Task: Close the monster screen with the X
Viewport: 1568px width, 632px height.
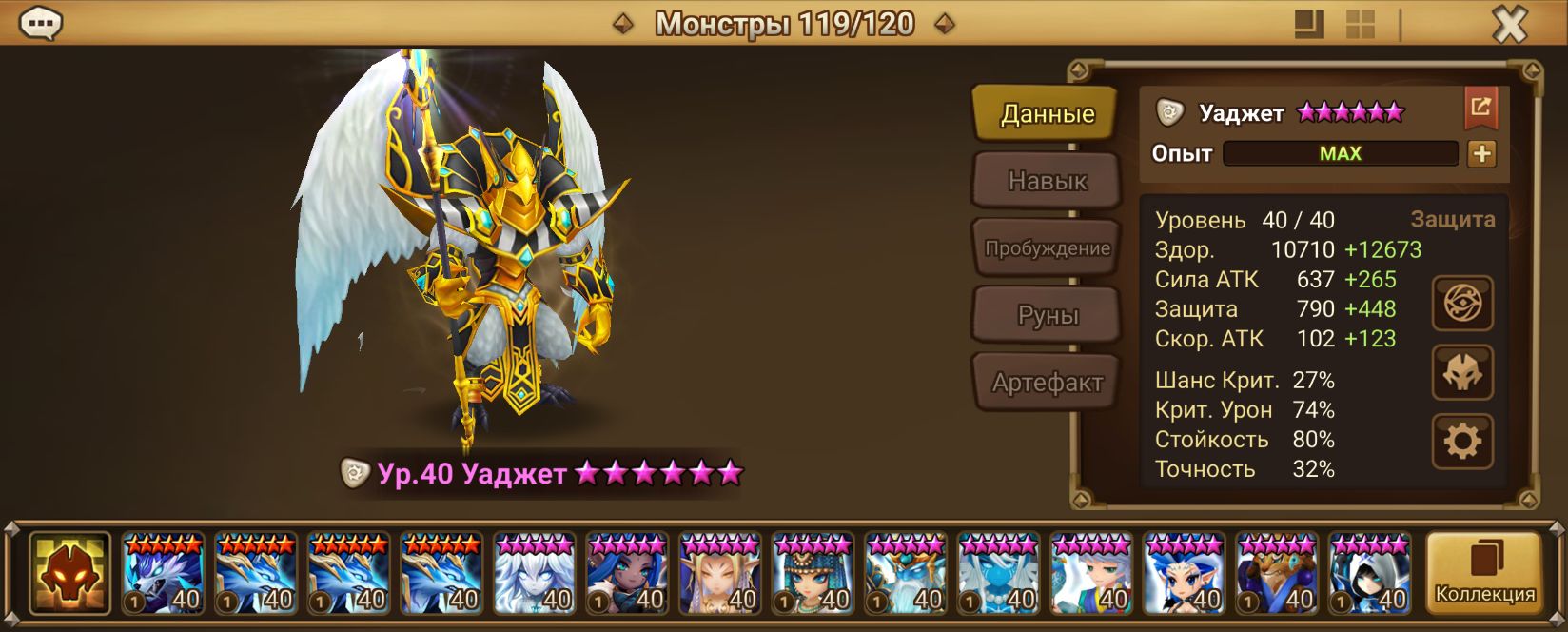Action: [x=1509, y=24]
